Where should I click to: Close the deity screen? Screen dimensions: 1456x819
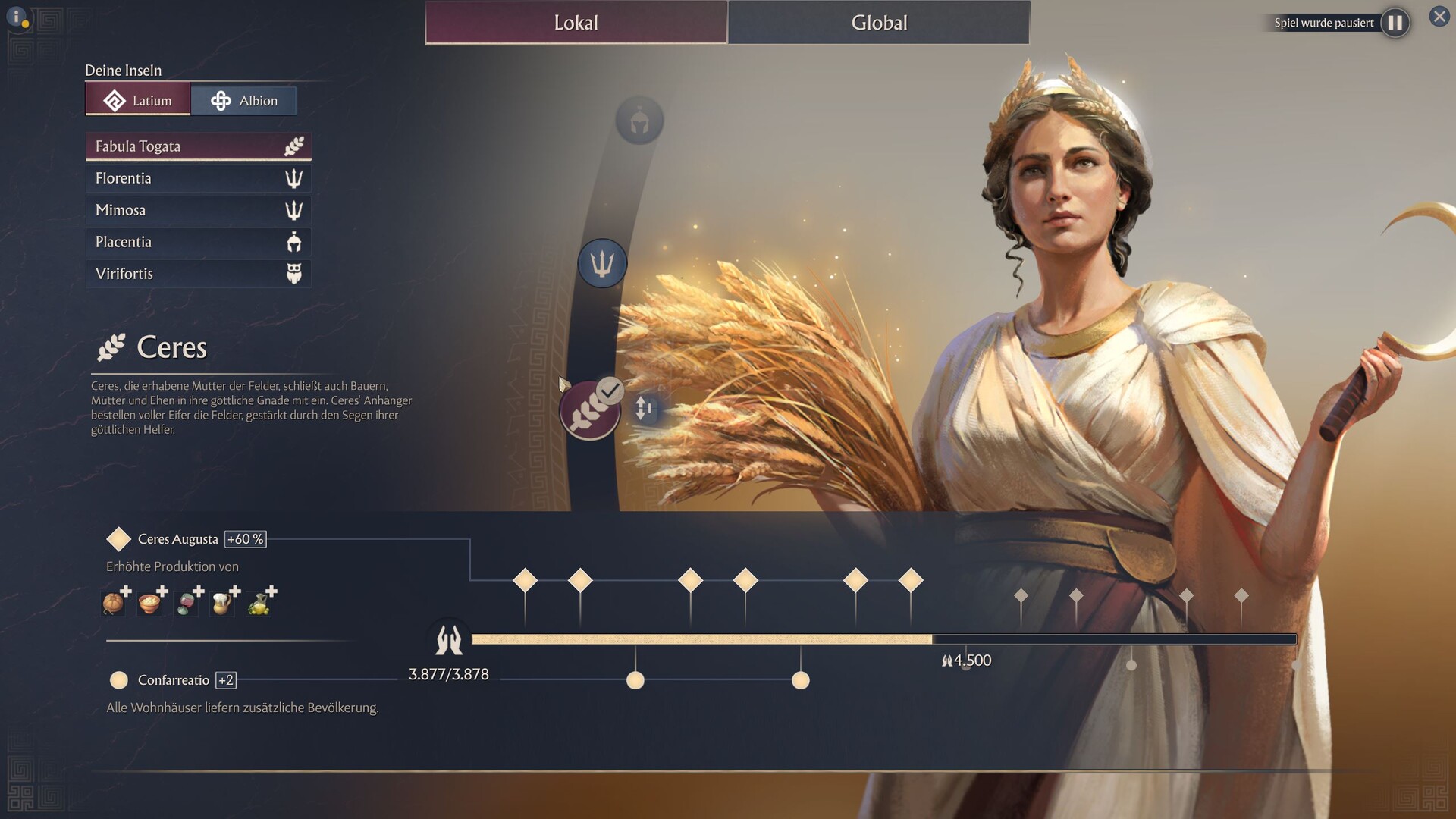(1439, 16)
